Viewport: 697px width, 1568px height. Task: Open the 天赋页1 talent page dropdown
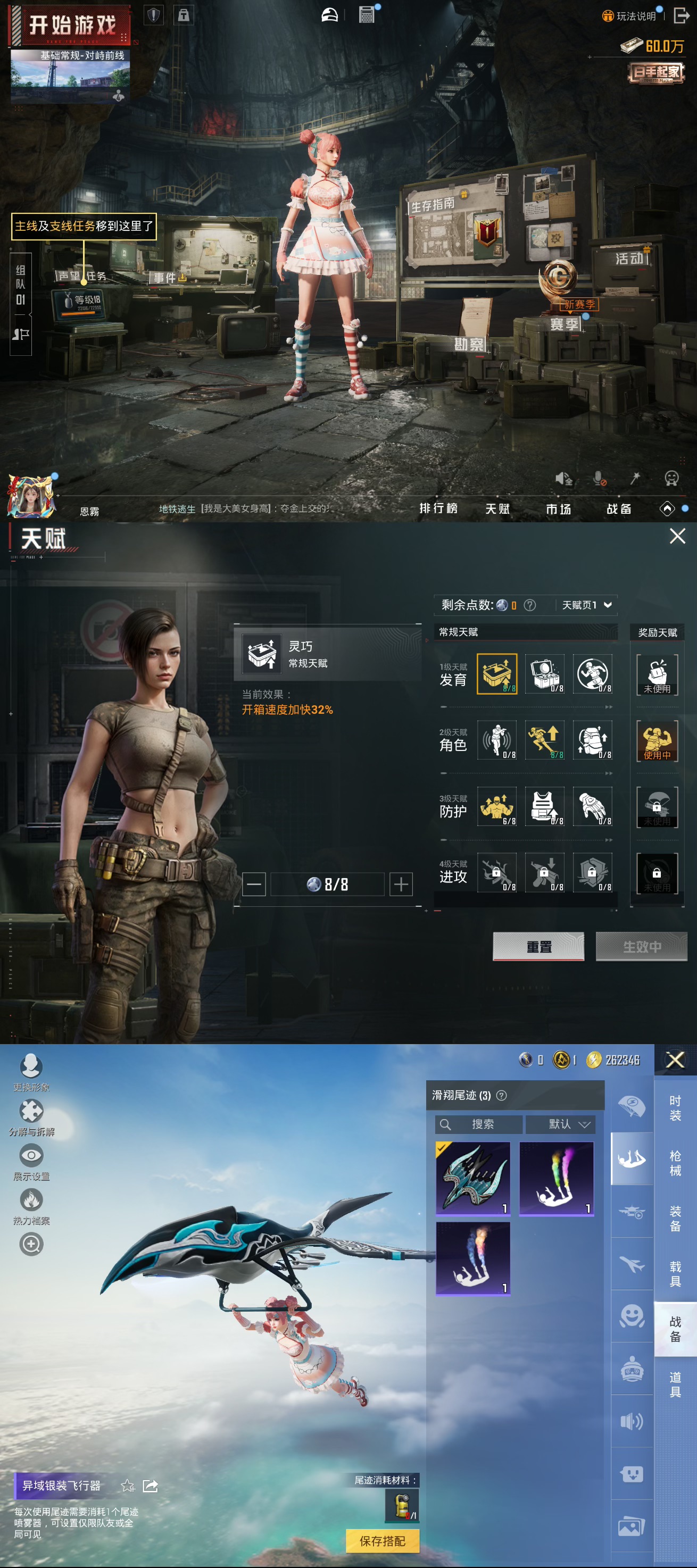(586, 604)
